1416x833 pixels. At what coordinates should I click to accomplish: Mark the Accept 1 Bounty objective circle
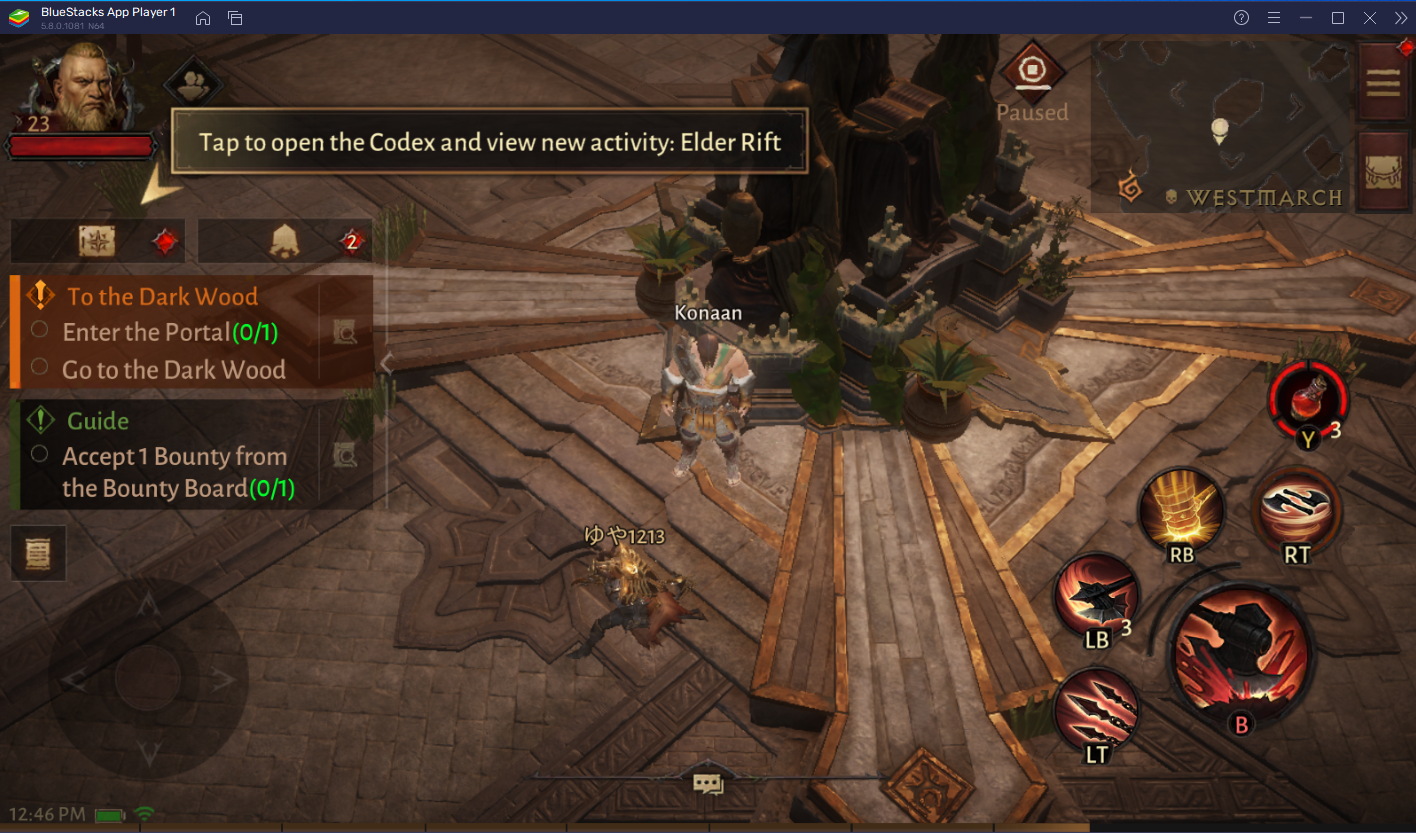click(x=41, y=454)
